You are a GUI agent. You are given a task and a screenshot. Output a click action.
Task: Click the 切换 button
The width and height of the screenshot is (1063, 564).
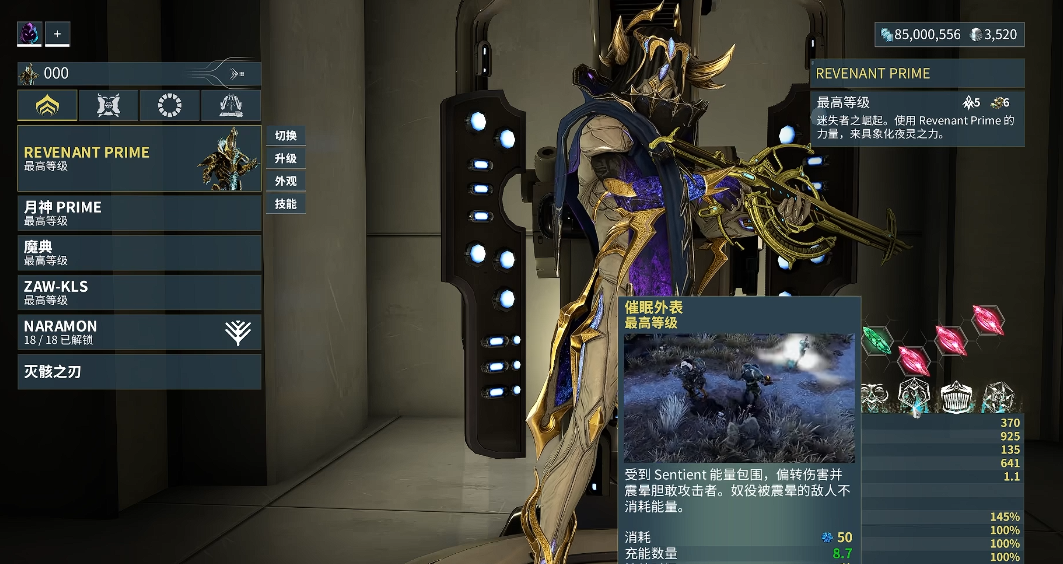click(x=286, y=136)
